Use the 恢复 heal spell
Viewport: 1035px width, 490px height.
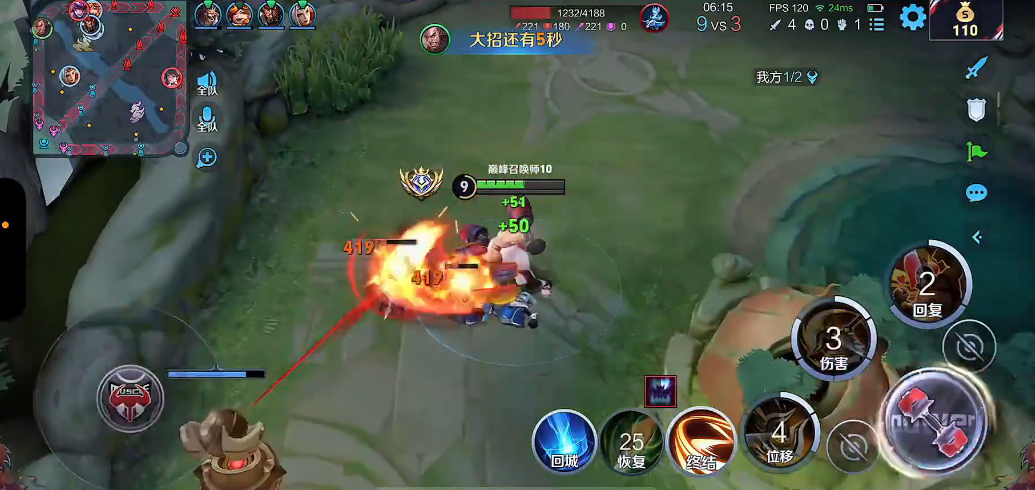tap(631, 442)
